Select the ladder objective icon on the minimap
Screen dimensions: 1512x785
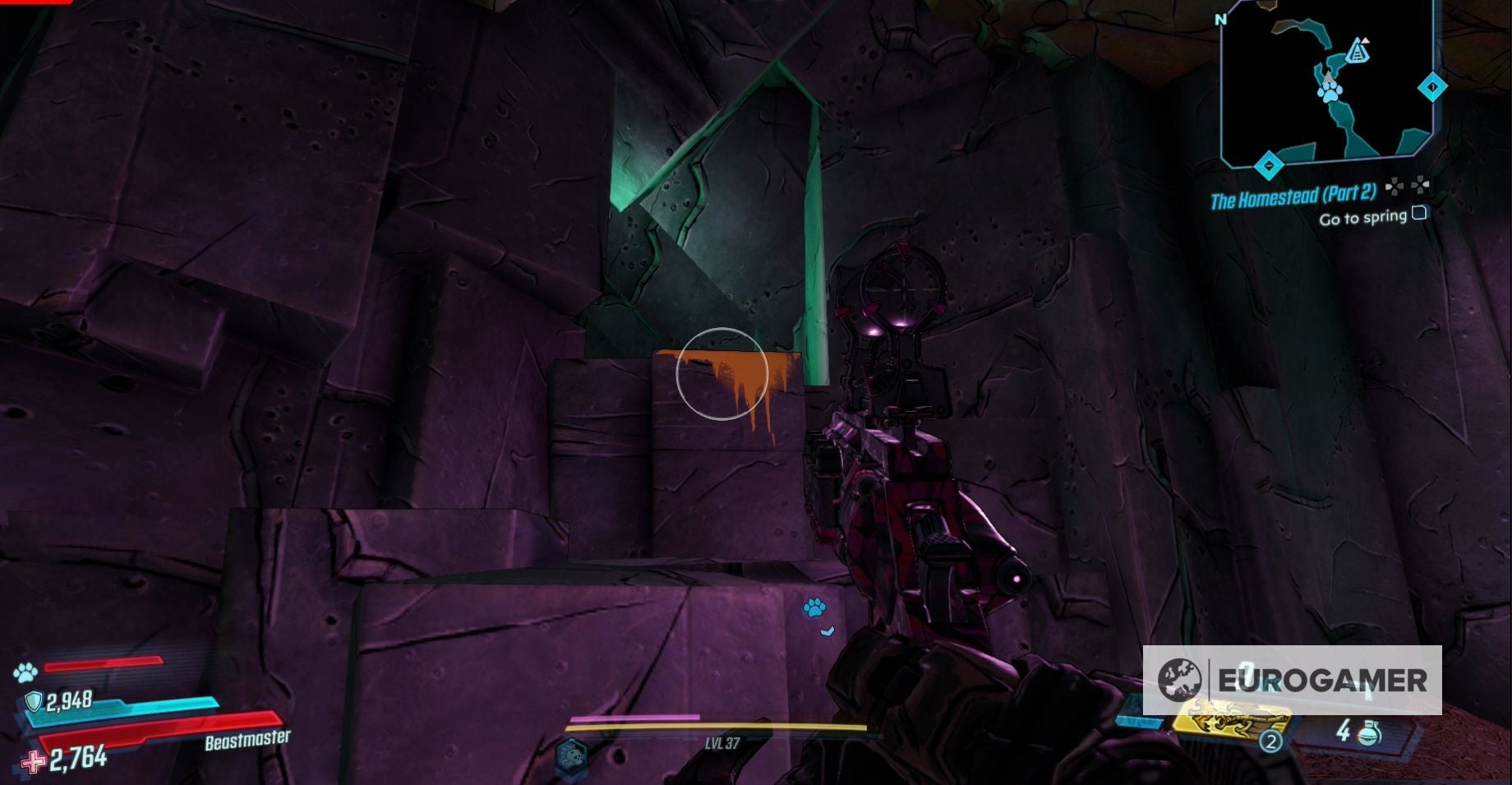tap(1358, 51)
